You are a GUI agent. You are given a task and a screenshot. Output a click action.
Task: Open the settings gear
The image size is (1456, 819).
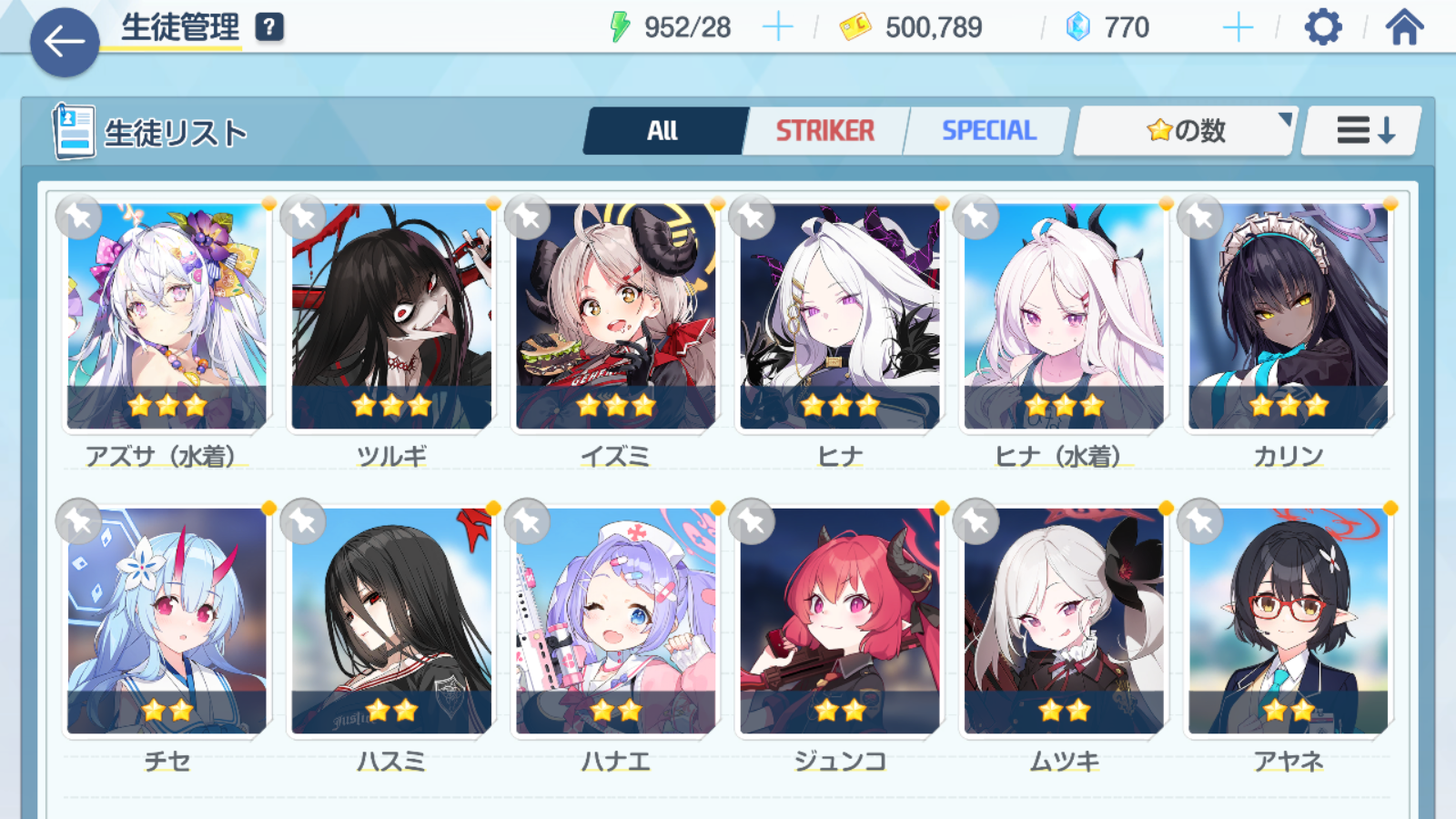pyautogui.click(x=1322, y=27)
